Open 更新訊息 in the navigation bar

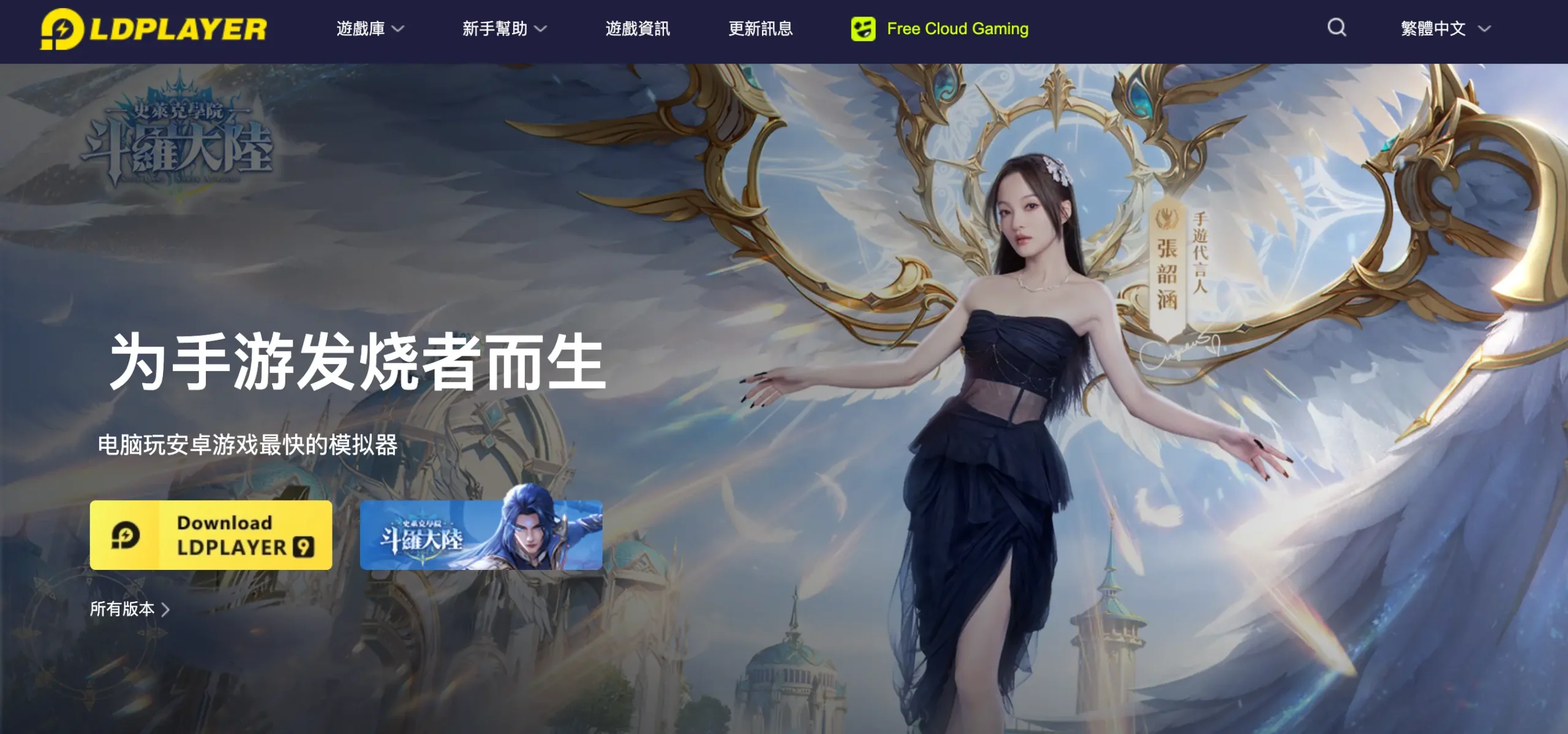pyautogui.click(x=760, y=29)
